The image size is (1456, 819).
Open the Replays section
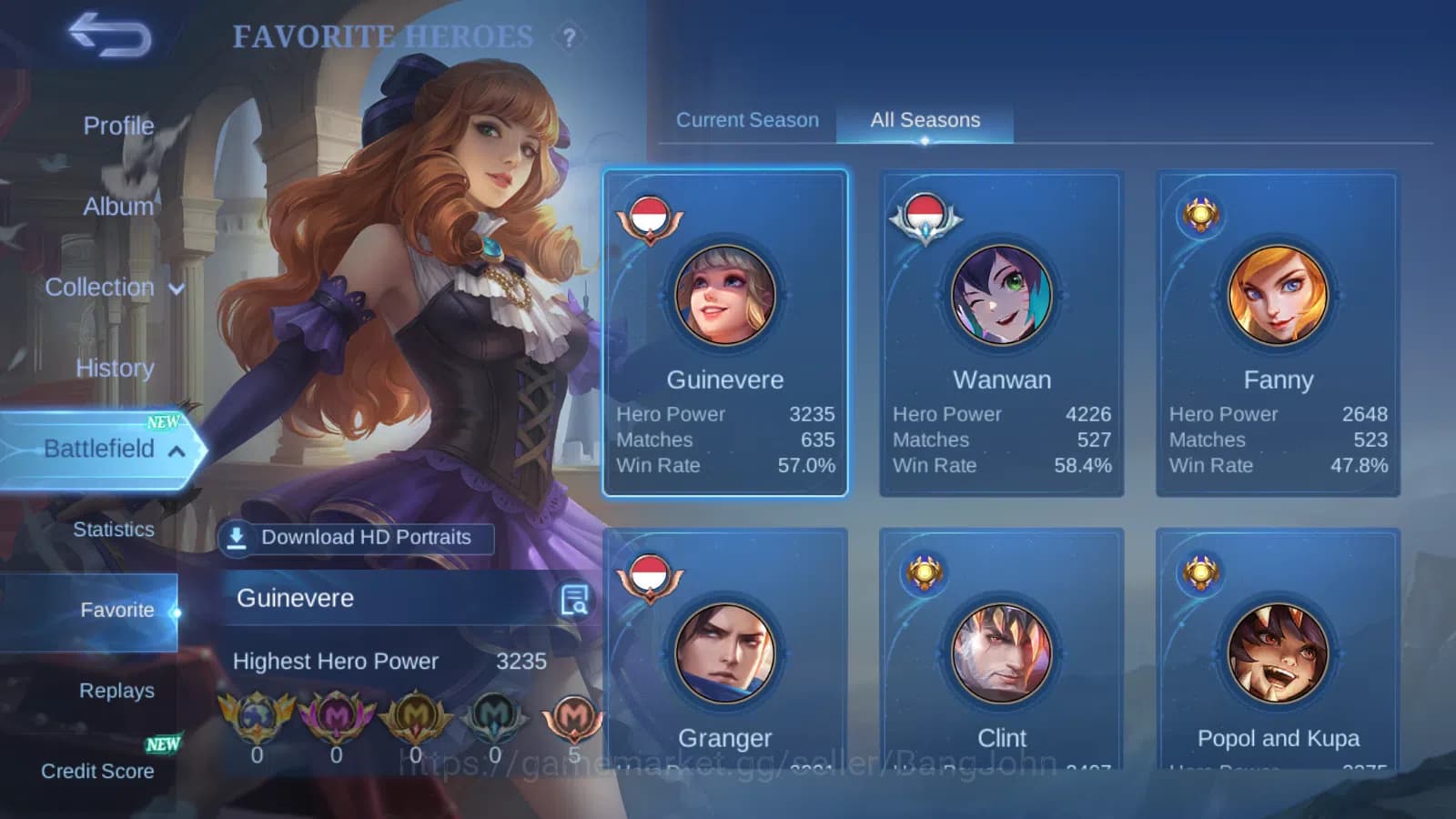click(x=116, y=690)
